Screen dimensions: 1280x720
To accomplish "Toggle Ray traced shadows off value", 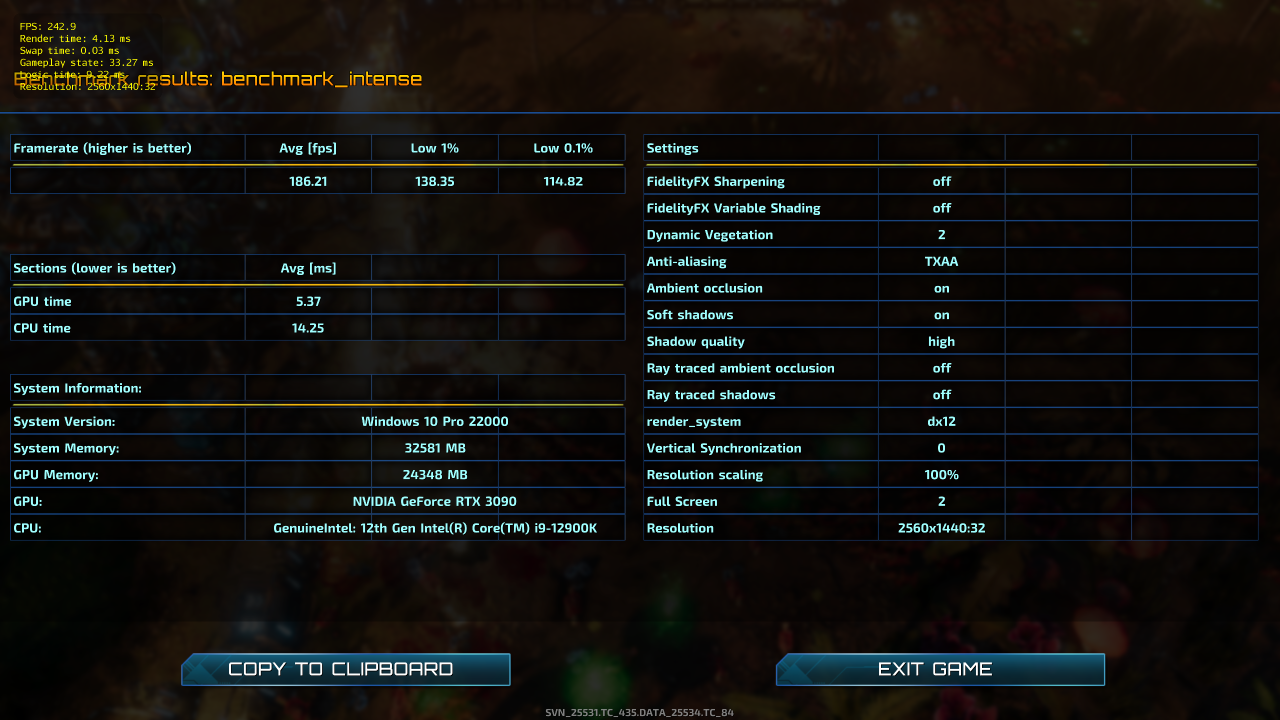I will 941,394.
